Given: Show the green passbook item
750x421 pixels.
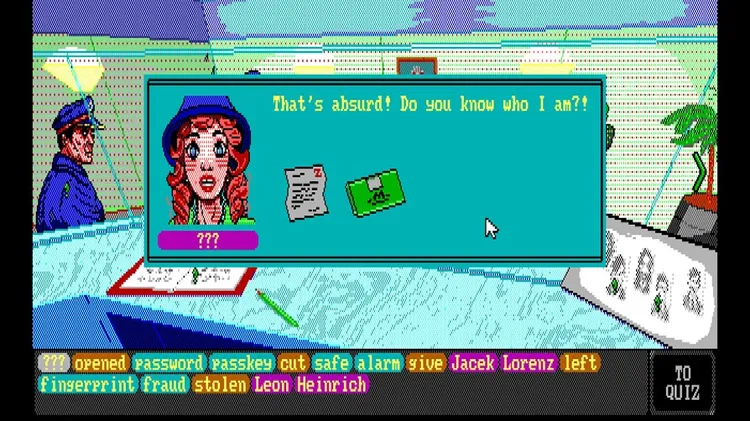Looking at the screenshot, I should [x=375, y=193].
